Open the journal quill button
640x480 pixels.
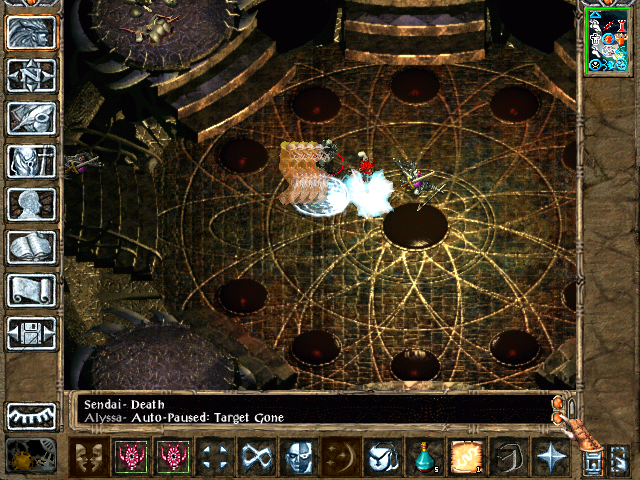click(x=32, y=118)
